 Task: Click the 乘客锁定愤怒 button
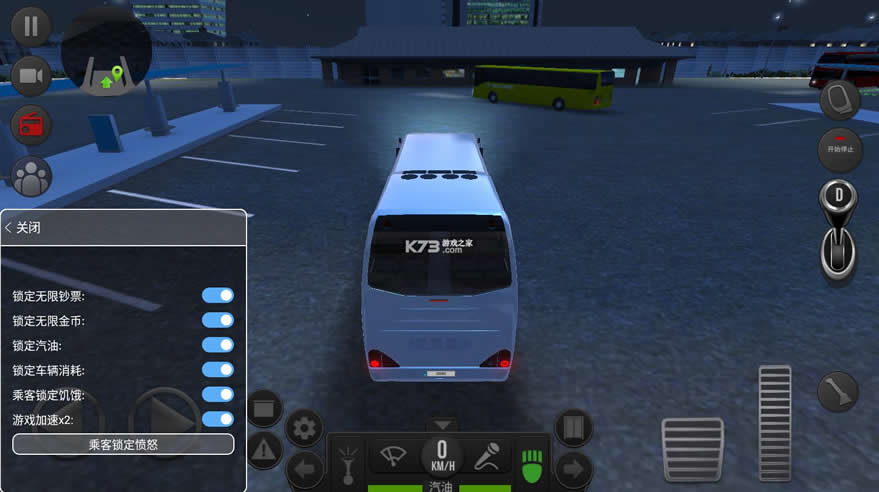click(123, 444)
